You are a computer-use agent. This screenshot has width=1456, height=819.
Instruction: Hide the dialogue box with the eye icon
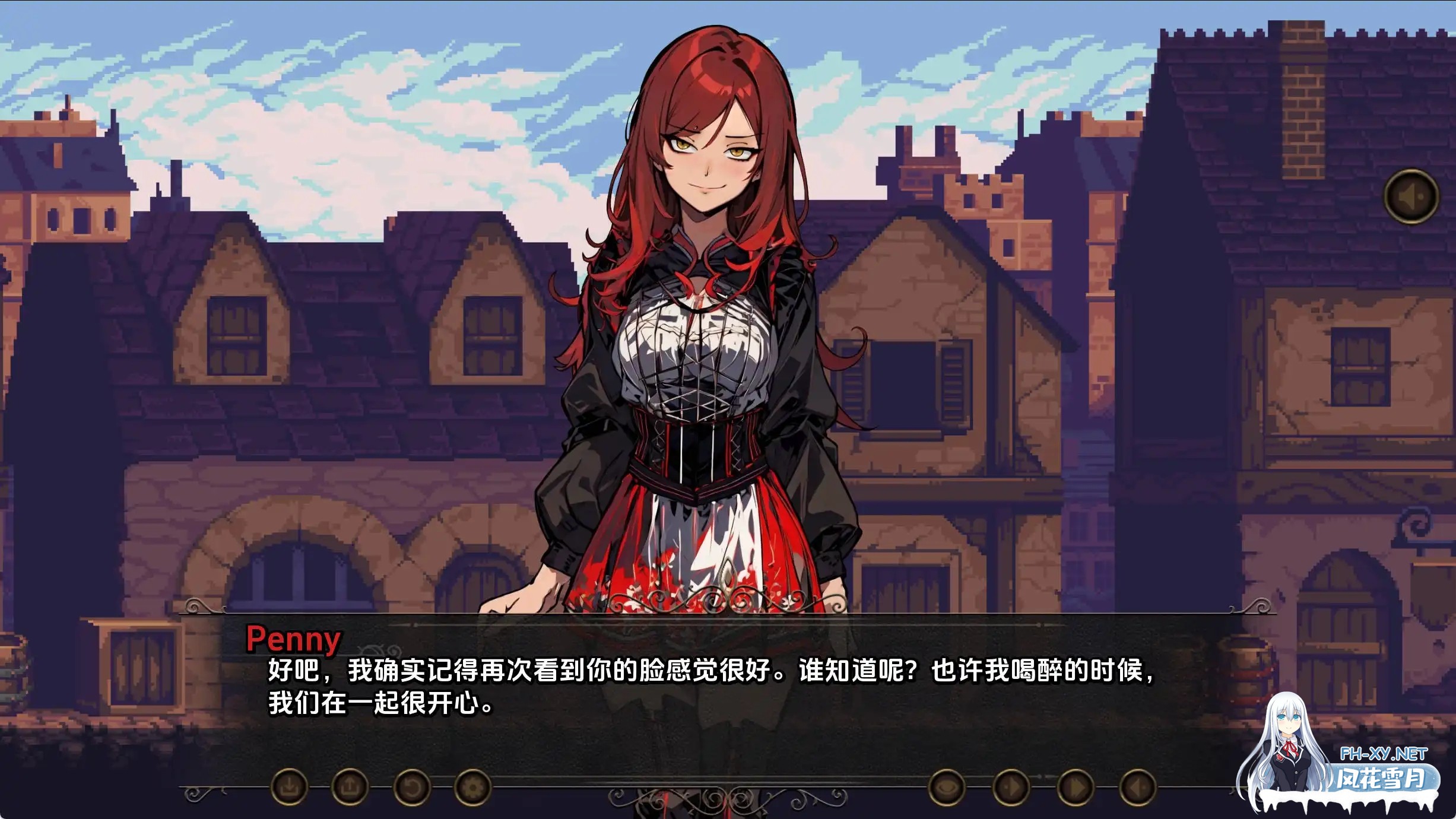(x=947, y=788)
